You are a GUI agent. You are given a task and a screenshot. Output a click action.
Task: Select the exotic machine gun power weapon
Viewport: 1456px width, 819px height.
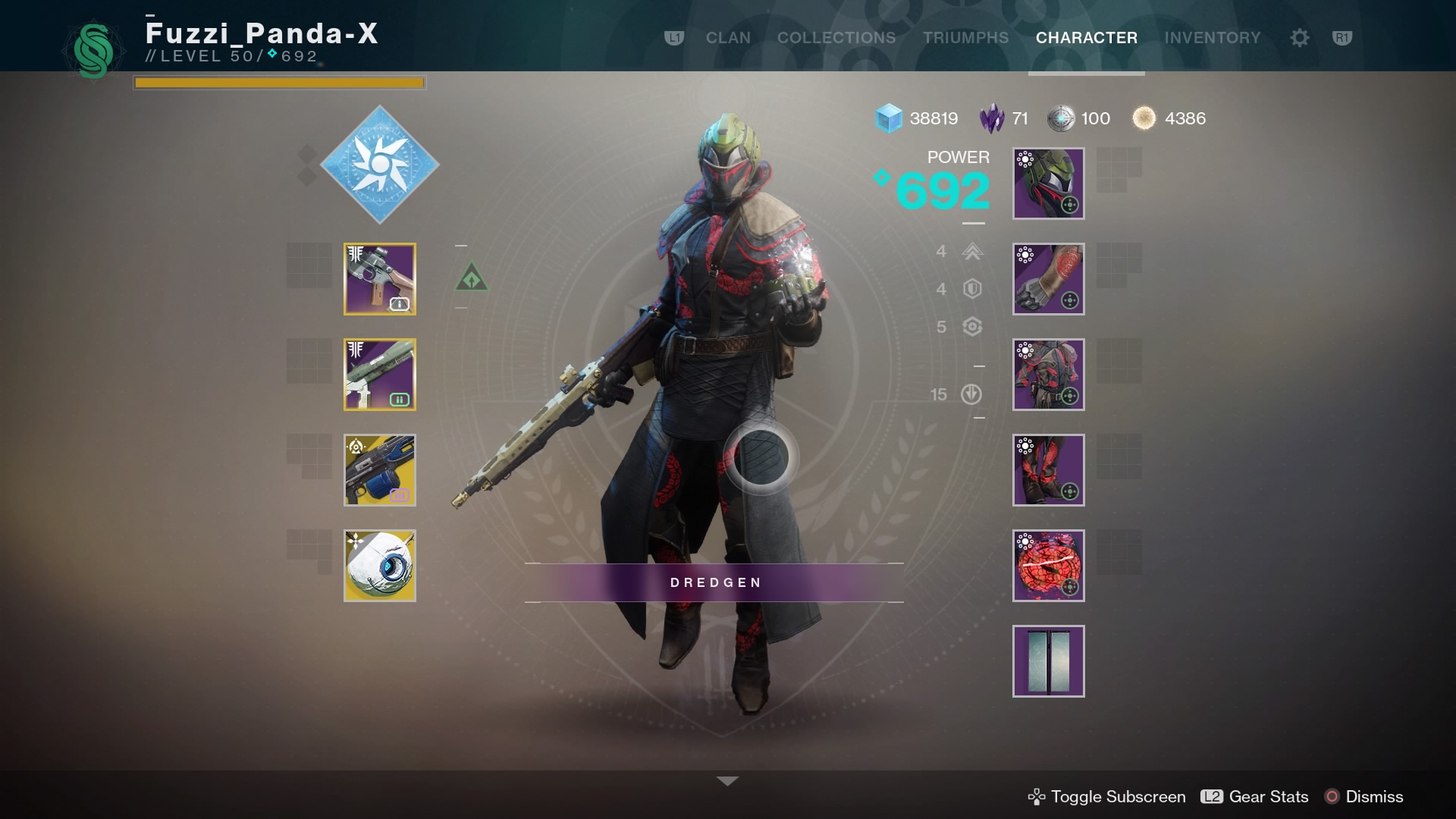click(380, 470)
